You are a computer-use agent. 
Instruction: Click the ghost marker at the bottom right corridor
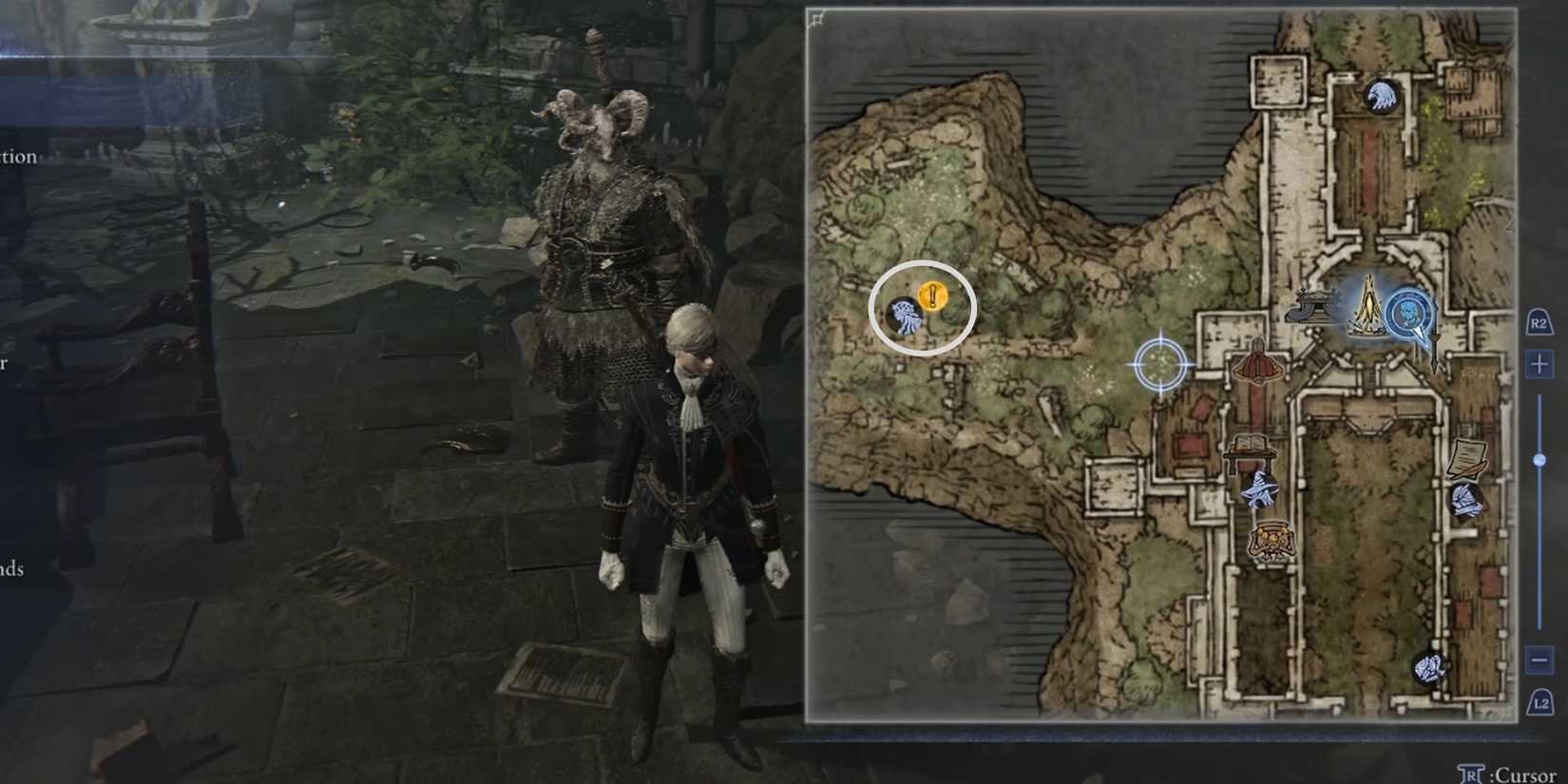click(1430, 670)
